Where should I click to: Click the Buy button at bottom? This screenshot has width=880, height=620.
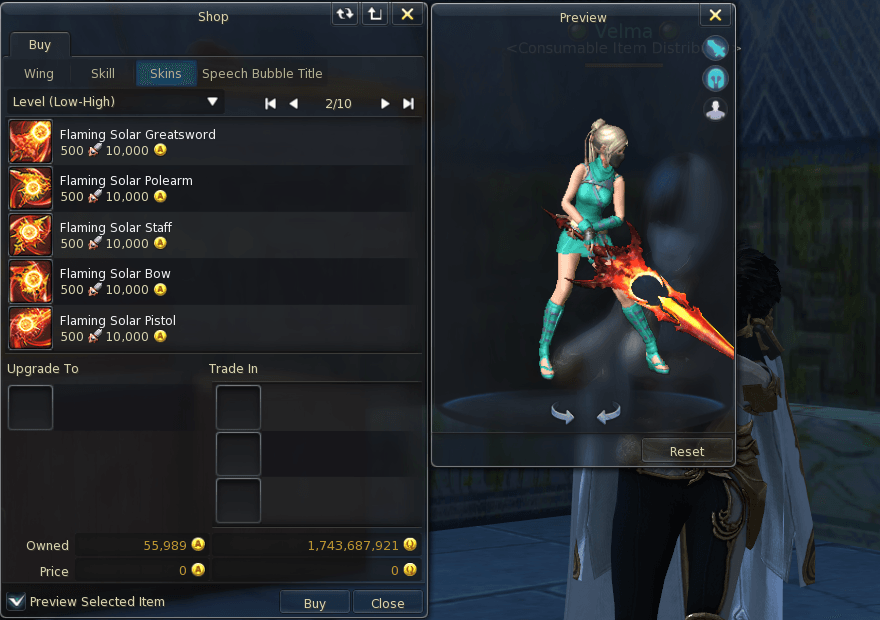(314, 603)
